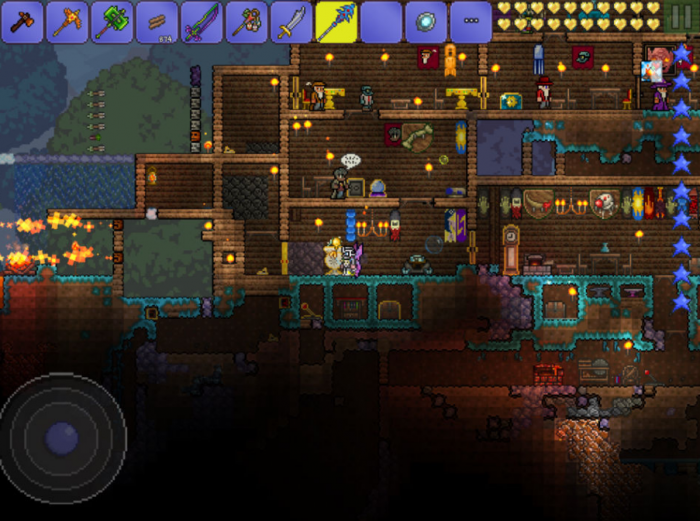Equip the silver broadsword slot

291,22
